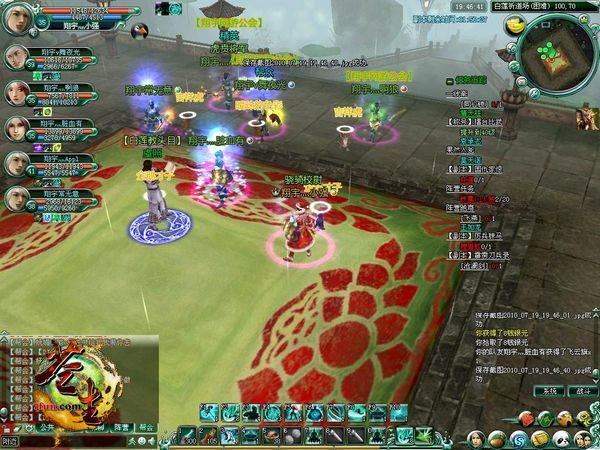Viewport: 600px width, 450px height.
Task: Select the 系统 chat log tab
Action: [x=548, y=391]
